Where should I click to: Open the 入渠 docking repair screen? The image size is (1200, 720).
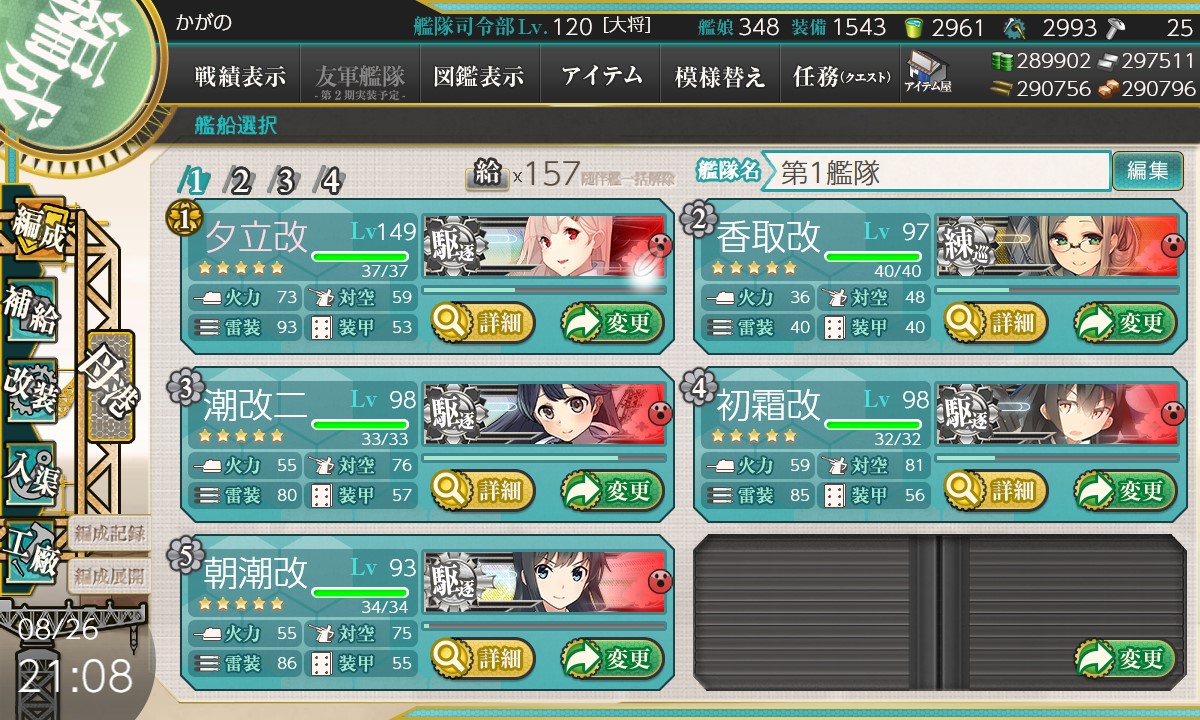pos(32,468)
